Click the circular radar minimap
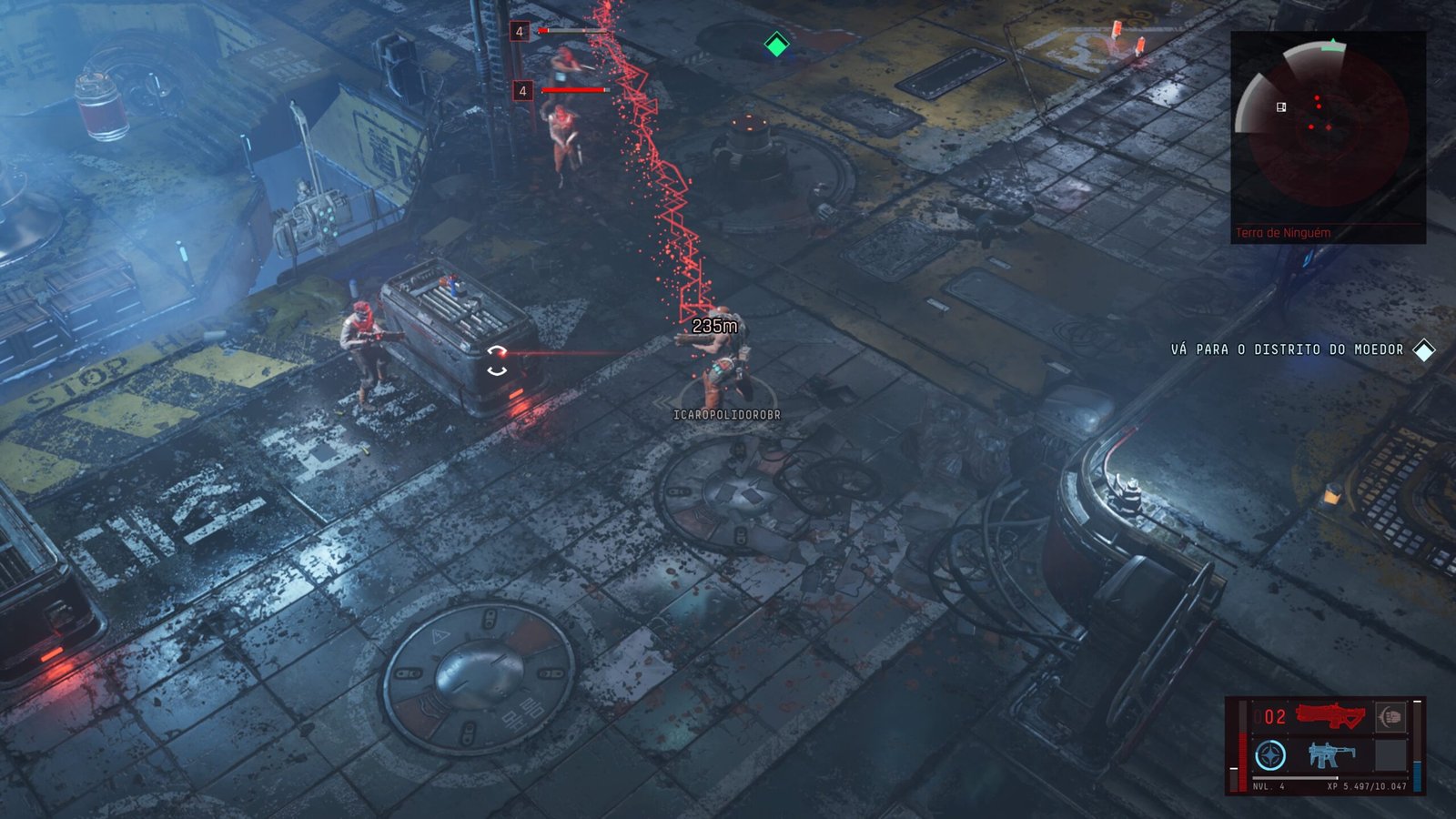Image resolution: width=1456 pixels, height=819 pixels. point(1327,126)
